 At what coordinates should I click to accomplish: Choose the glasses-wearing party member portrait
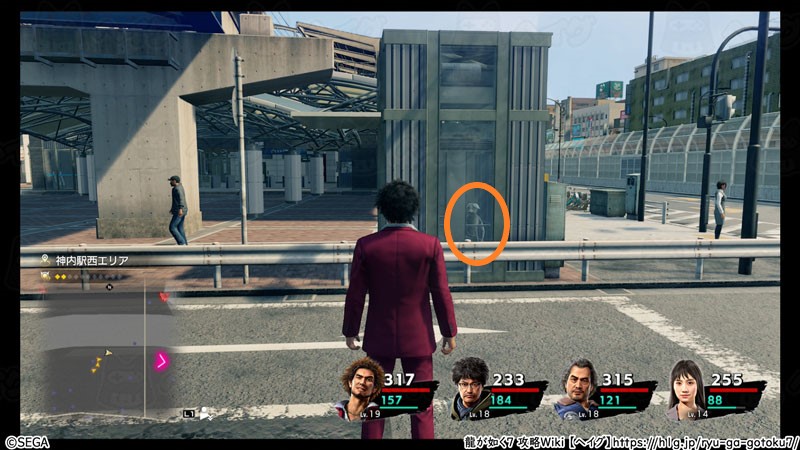pos(471,387)
